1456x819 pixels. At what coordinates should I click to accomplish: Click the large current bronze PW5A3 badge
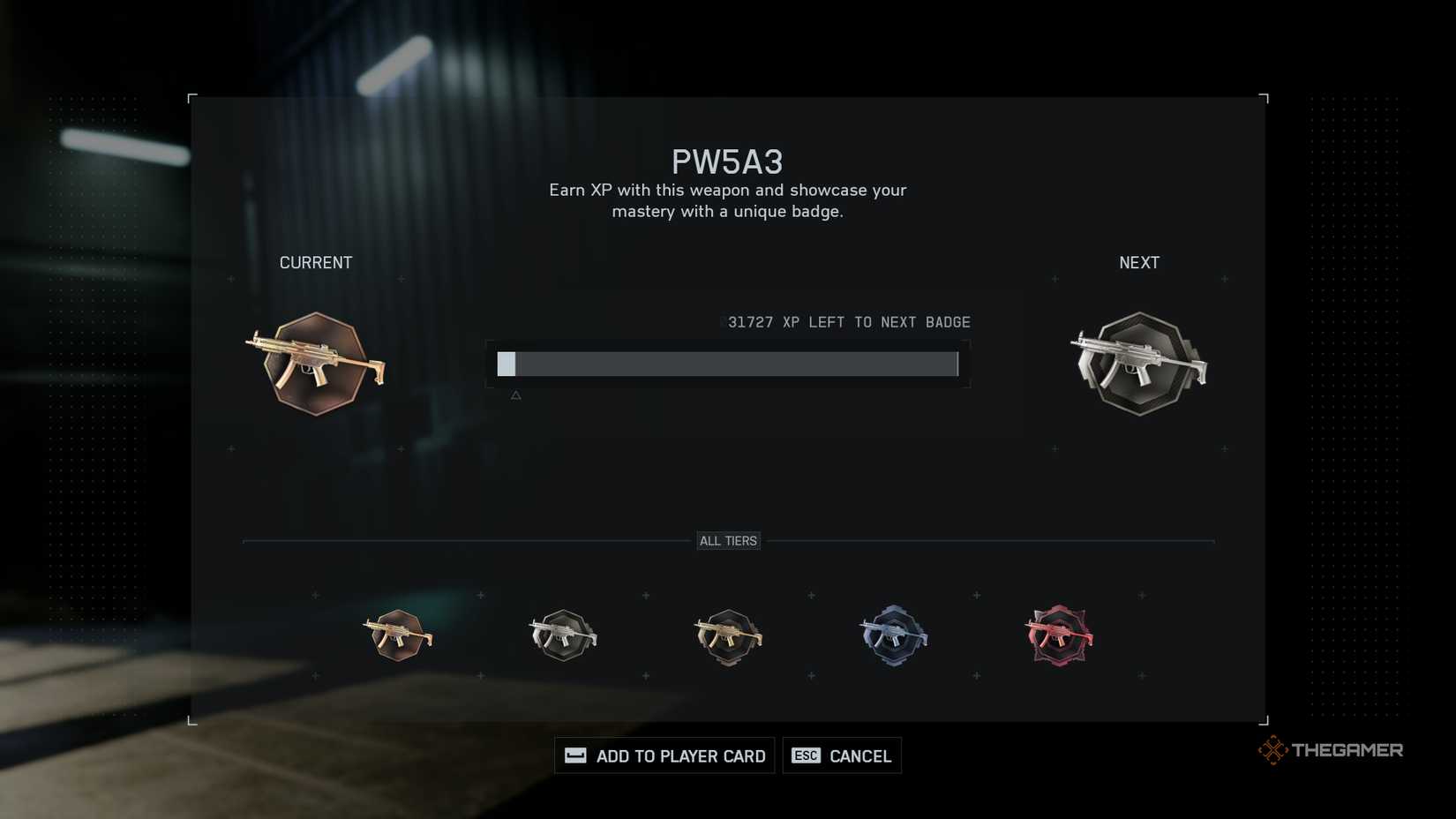pos(316,364)
